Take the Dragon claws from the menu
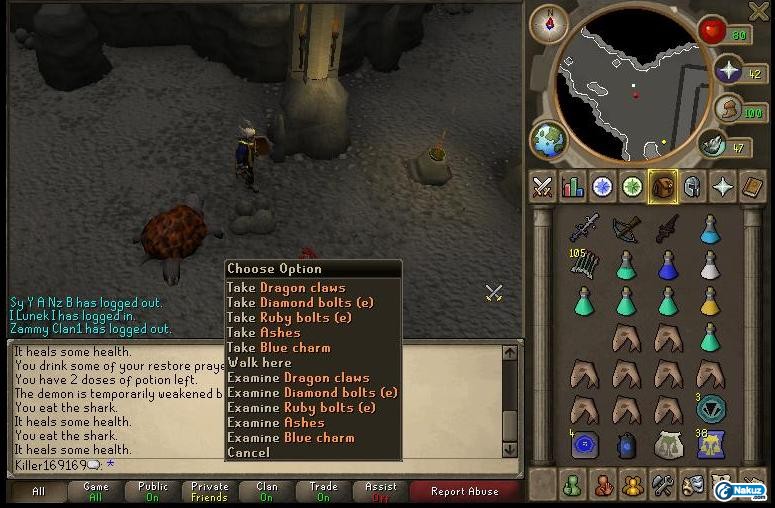Screen dimensions: 775x508 click(286, 288)
